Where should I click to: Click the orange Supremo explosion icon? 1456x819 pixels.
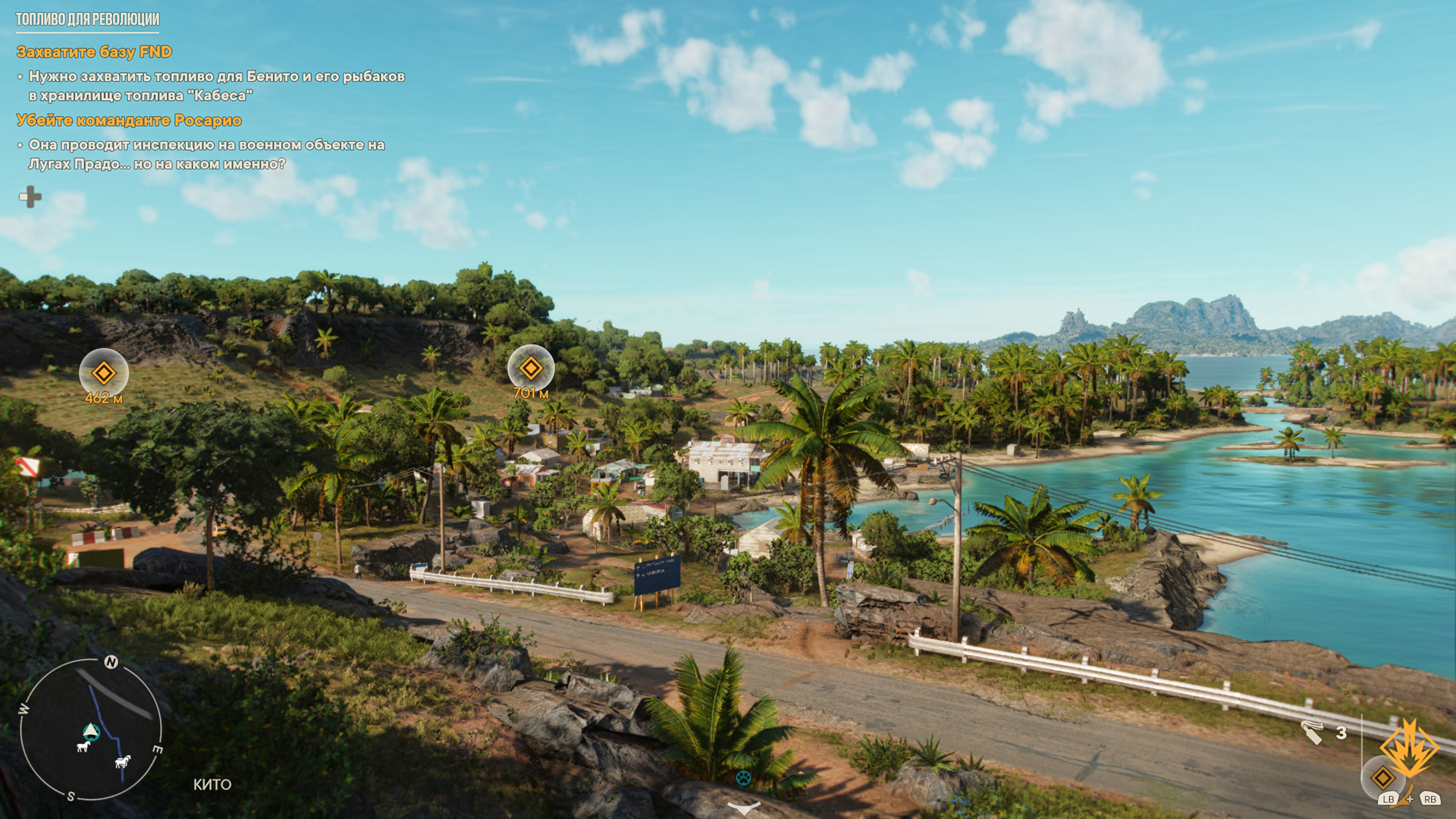1410,748
